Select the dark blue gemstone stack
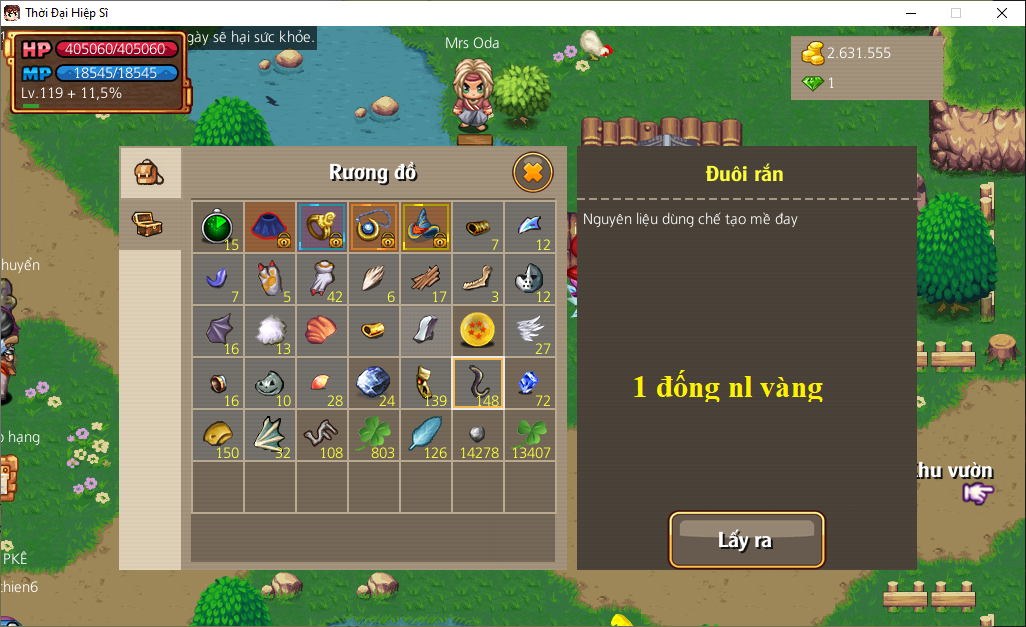This screenshot has height=627, width=1026. pos(374,383)
